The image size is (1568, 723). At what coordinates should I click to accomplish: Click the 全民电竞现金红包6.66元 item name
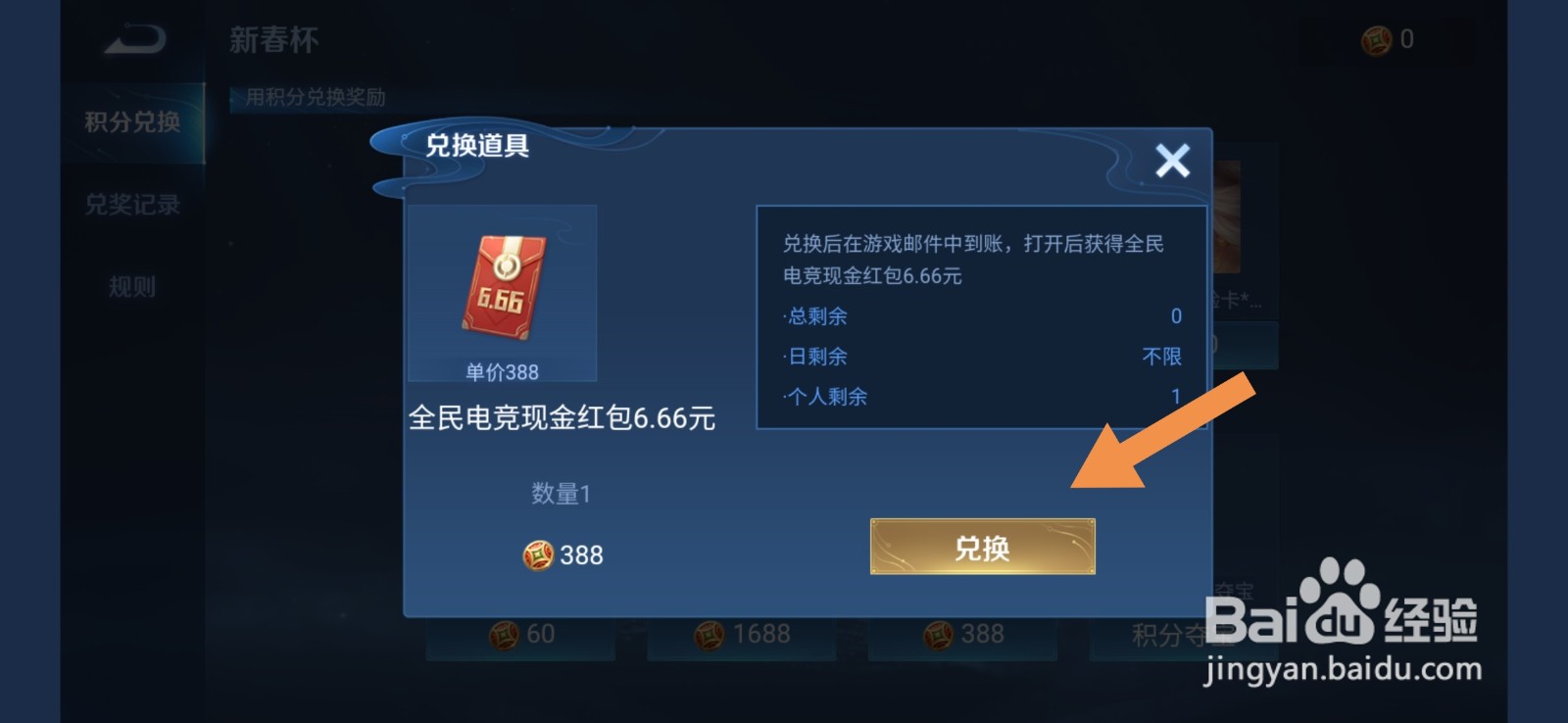563,417
